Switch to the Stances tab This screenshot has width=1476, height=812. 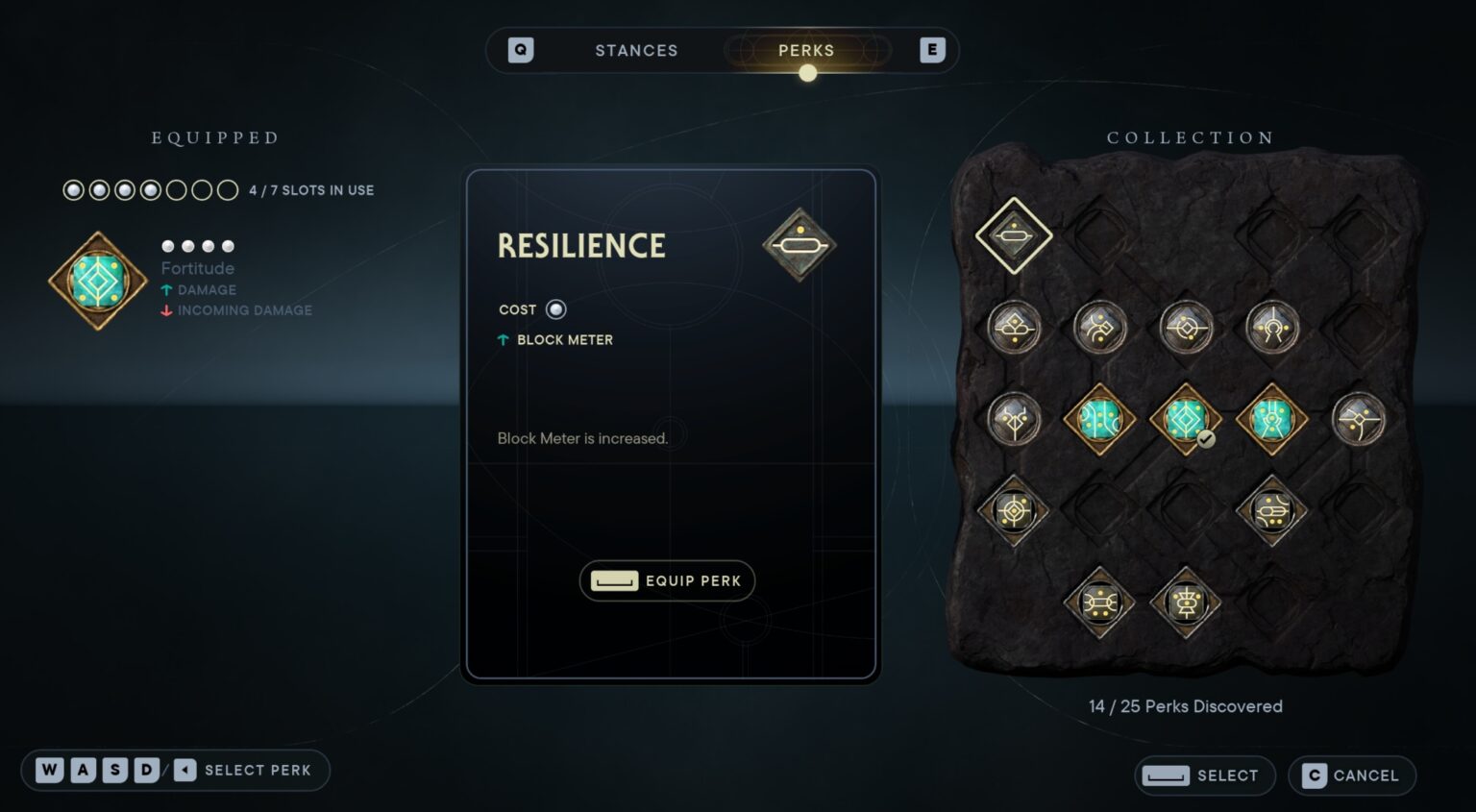click(x=636, y=50)
